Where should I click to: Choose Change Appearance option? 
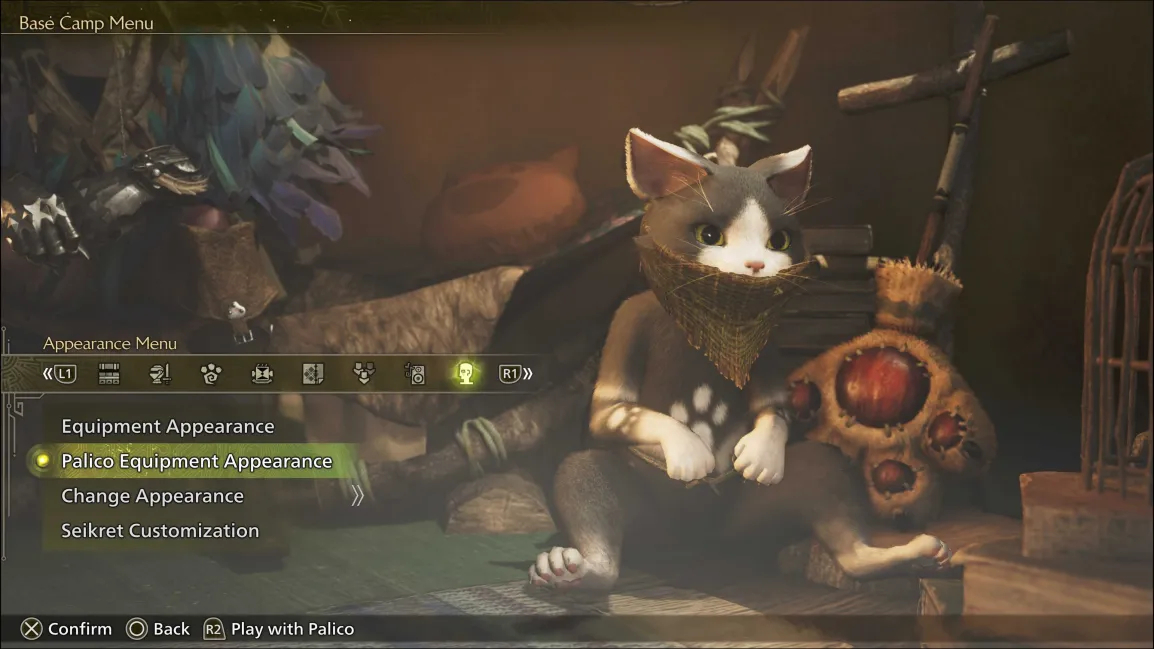pyautogui.click(x=152, y=496)
